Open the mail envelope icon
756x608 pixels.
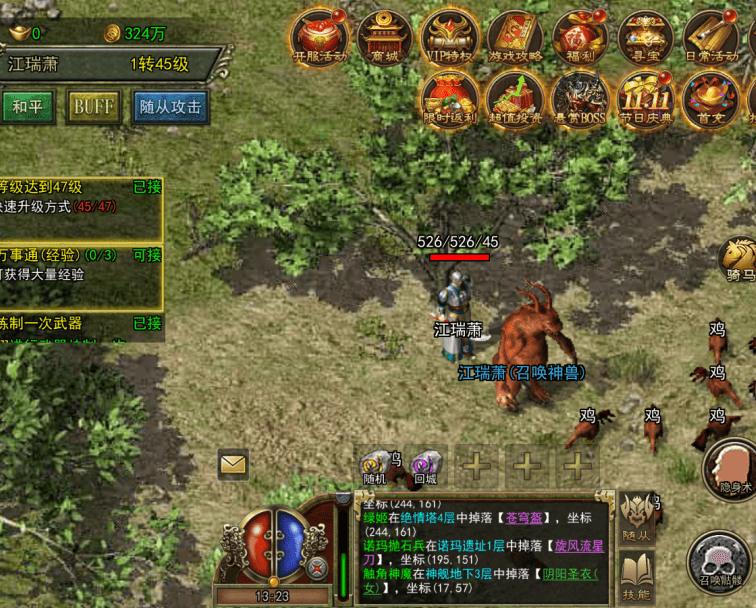[233, 463]
